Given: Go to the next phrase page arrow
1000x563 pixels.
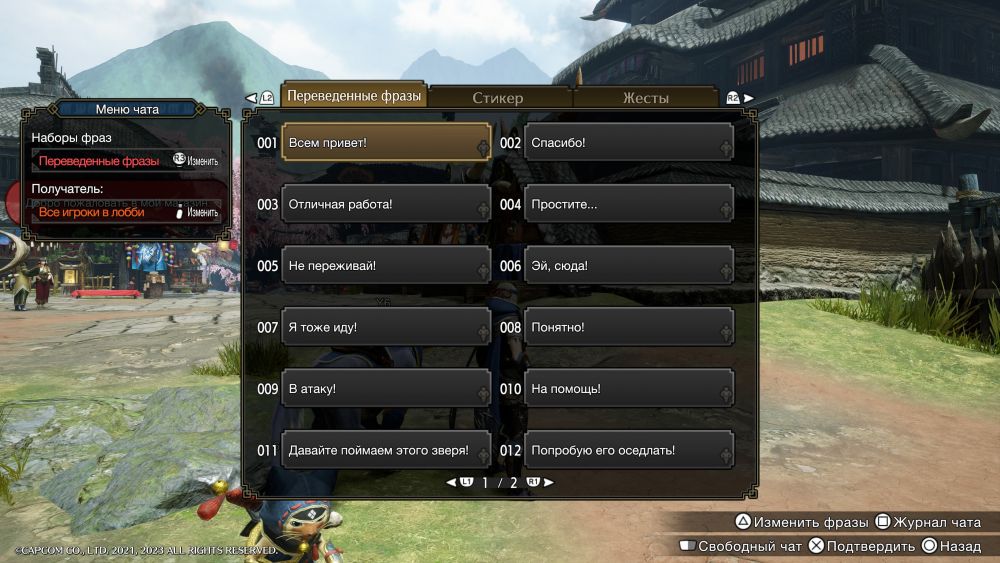Looking at the screenshot, I should coord(548,482).
